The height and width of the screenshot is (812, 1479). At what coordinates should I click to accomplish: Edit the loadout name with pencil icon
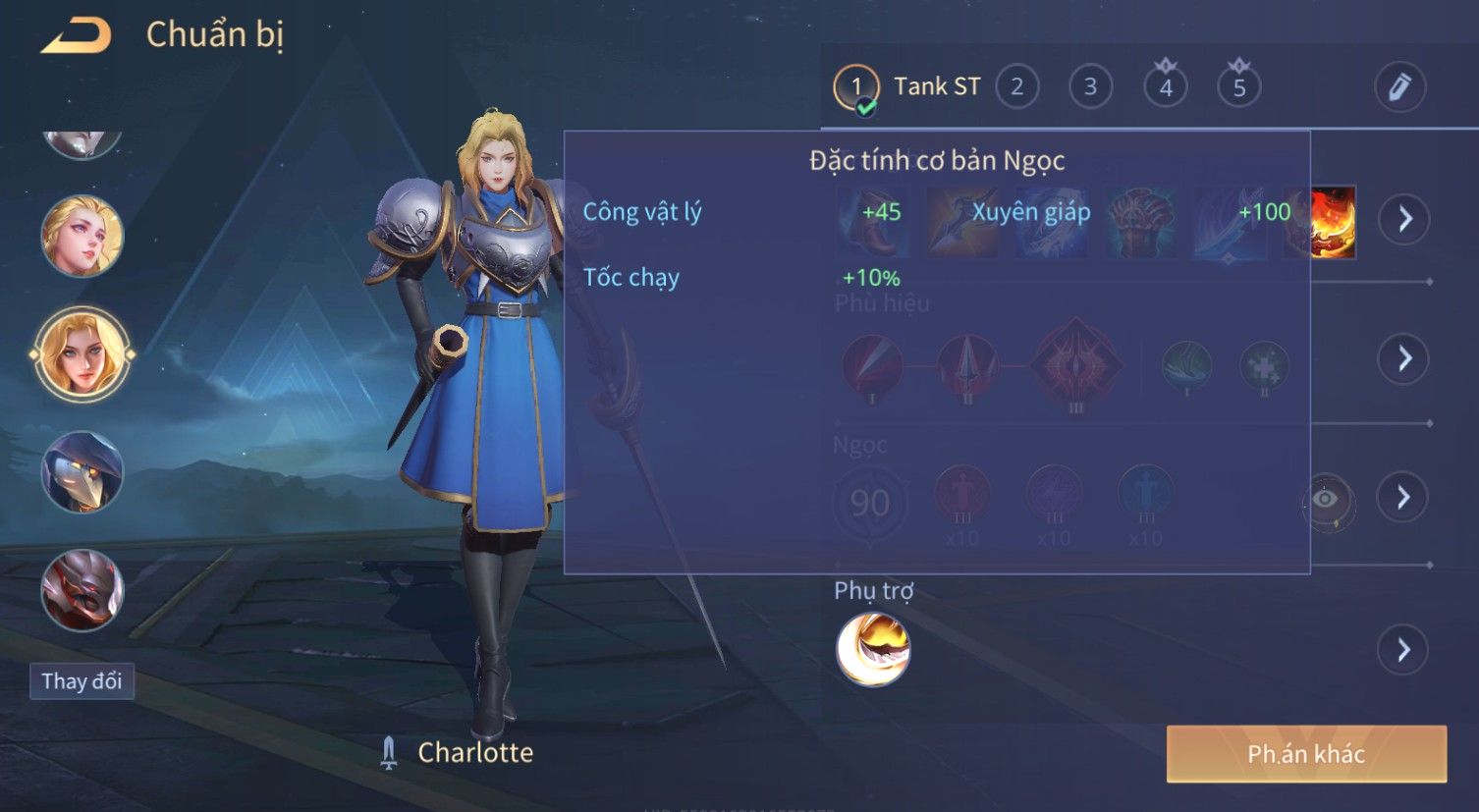(1399, 87)
